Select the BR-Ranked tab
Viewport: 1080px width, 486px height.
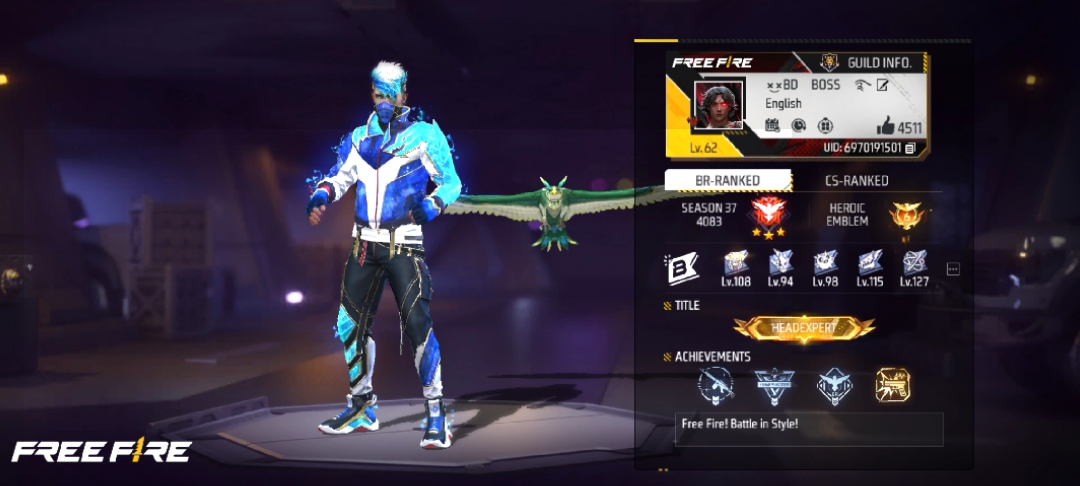coord(727,181)
